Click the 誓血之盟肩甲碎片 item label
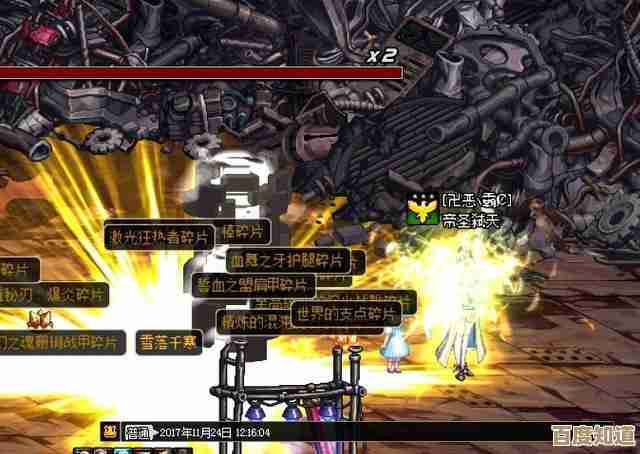This screenshot has height=454, width=640. coord(253,284)
